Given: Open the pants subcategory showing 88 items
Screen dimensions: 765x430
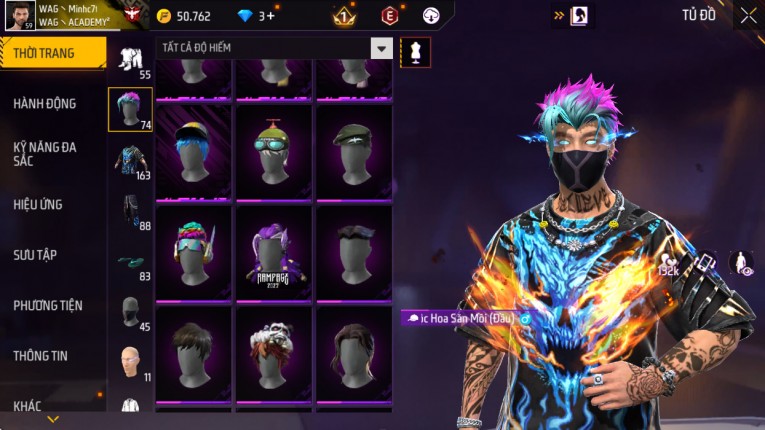Looking at the screenshot, I should tap(130, 211).
